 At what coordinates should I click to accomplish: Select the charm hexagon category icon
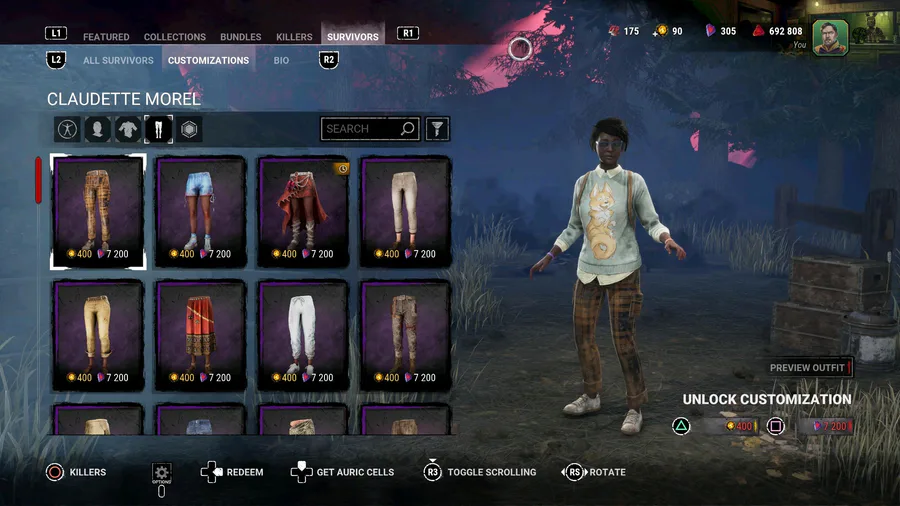189,129
